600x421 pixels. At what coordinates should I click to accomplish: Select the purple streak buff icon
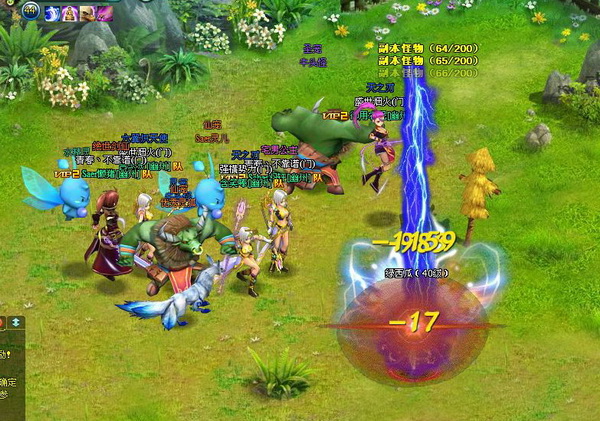(104, 13)
